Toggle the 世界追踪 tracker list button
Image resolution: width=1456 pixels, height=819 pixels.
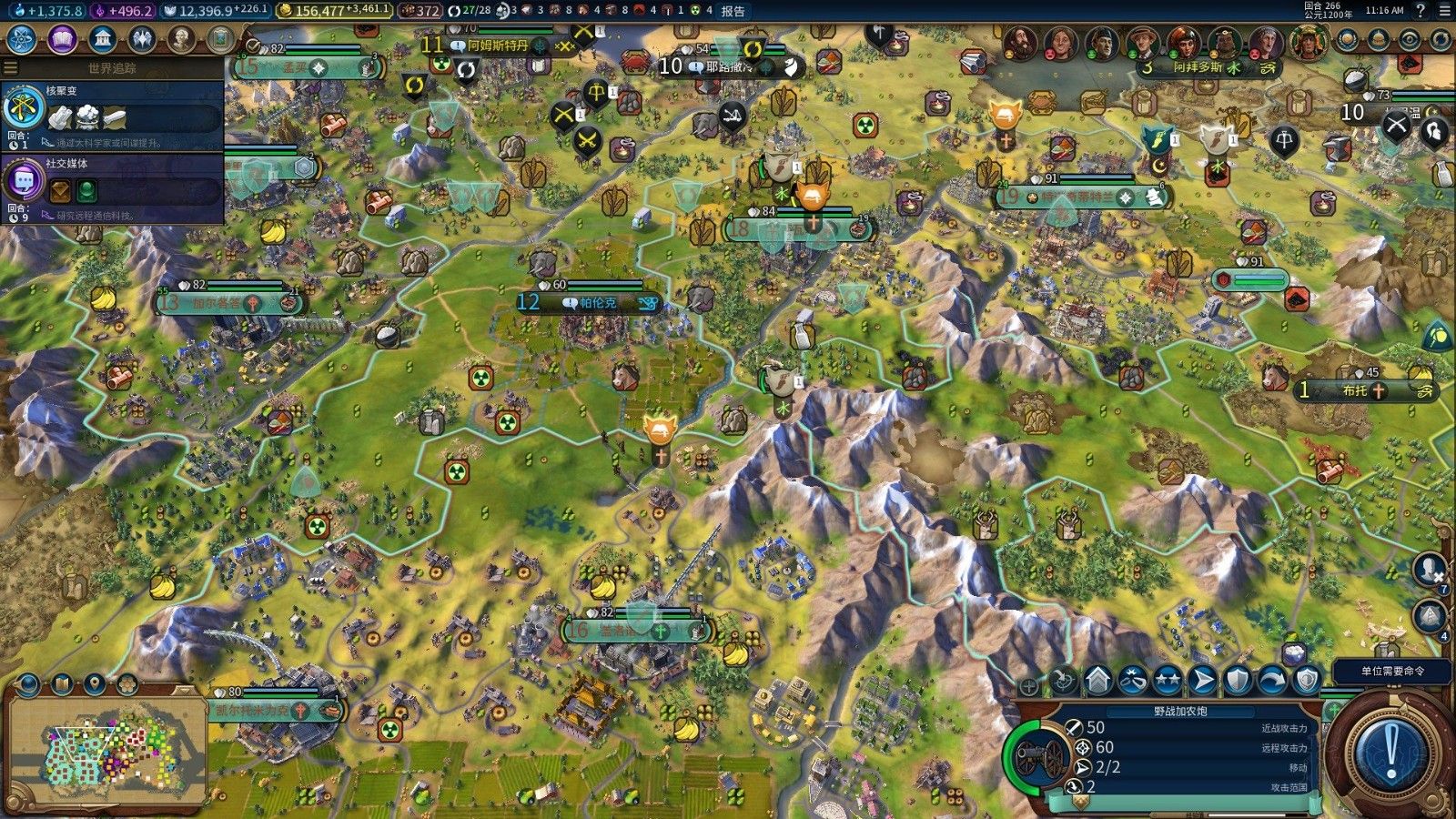tap(11, 67)
